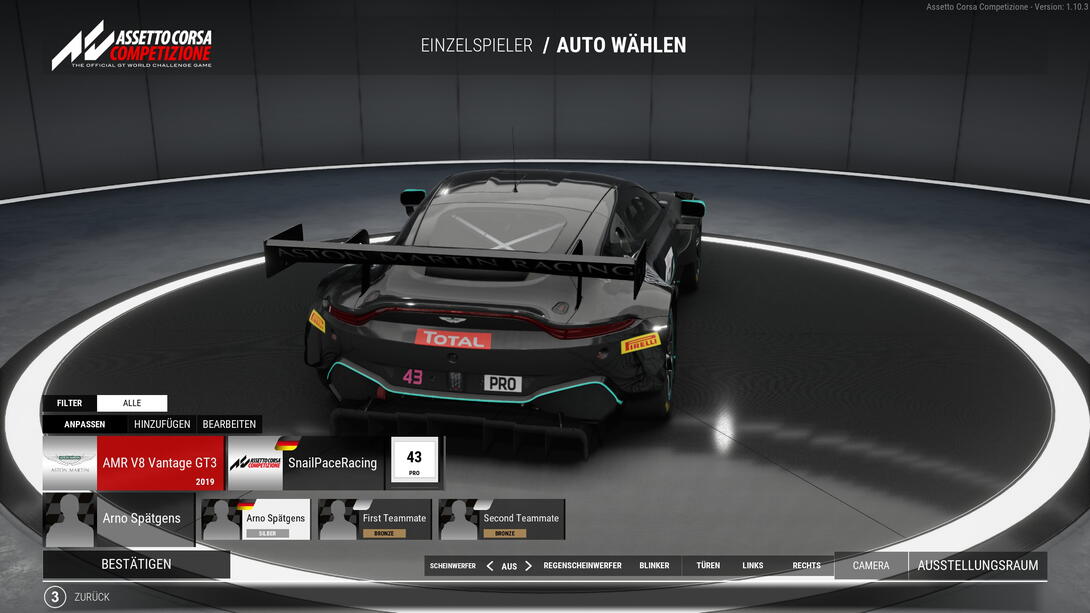
Task: Open the Ausstellungsraum showroom view
Action: (977, 565)
